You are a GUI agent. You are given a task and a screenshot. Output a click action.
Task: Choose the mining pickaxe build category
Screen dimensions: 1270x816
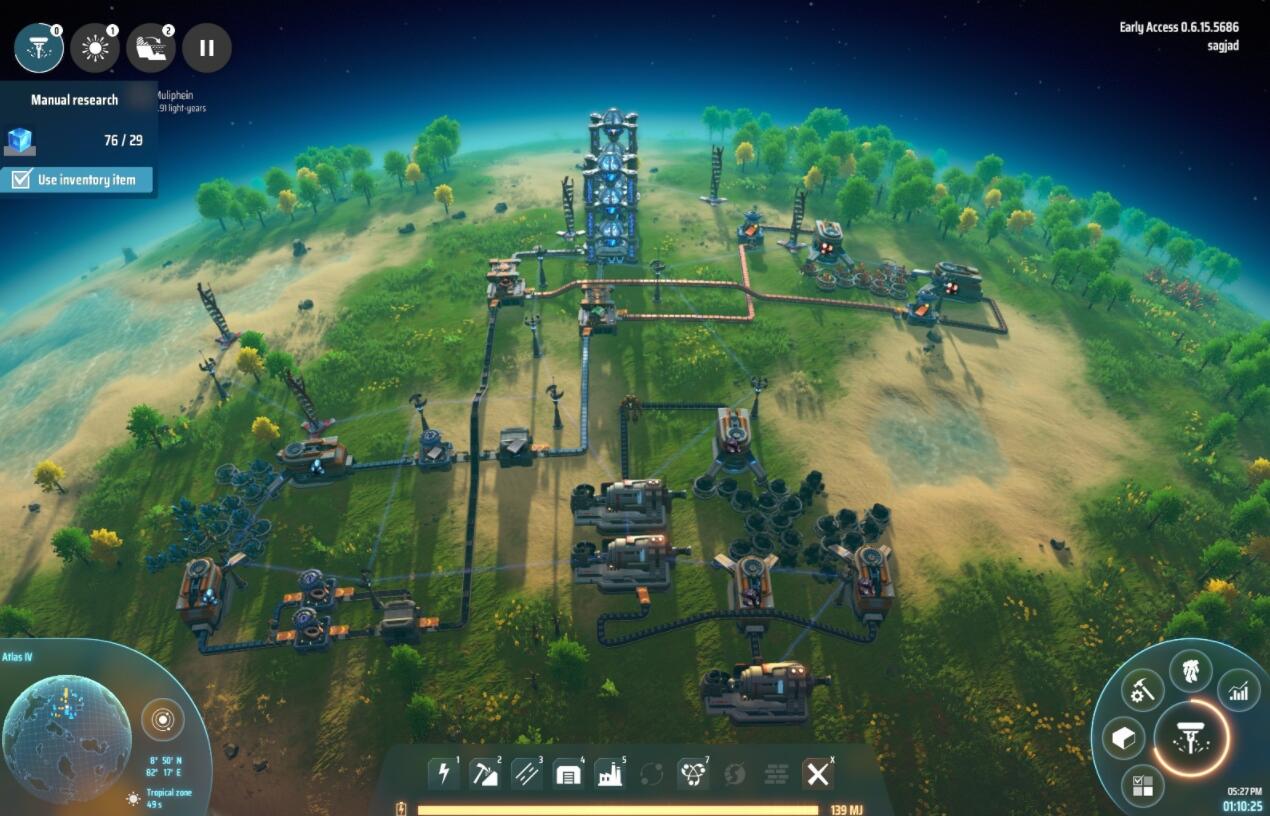(485, 773)
